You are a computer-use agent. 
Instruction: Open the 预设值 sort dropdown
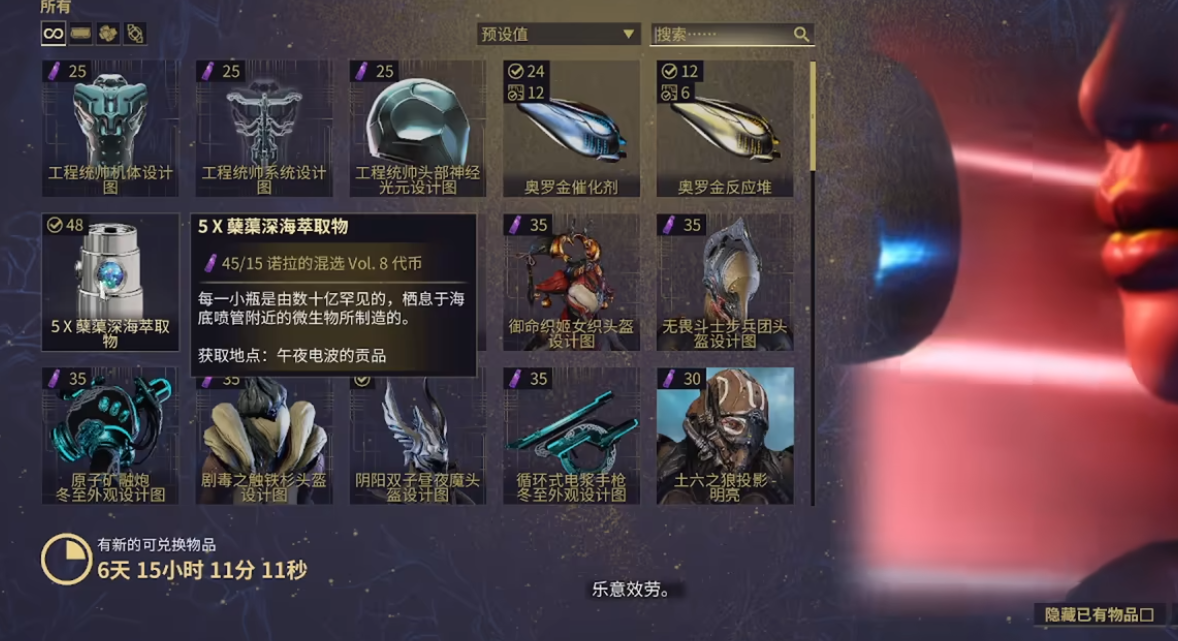pyautogui.click(x=558, y=34)
